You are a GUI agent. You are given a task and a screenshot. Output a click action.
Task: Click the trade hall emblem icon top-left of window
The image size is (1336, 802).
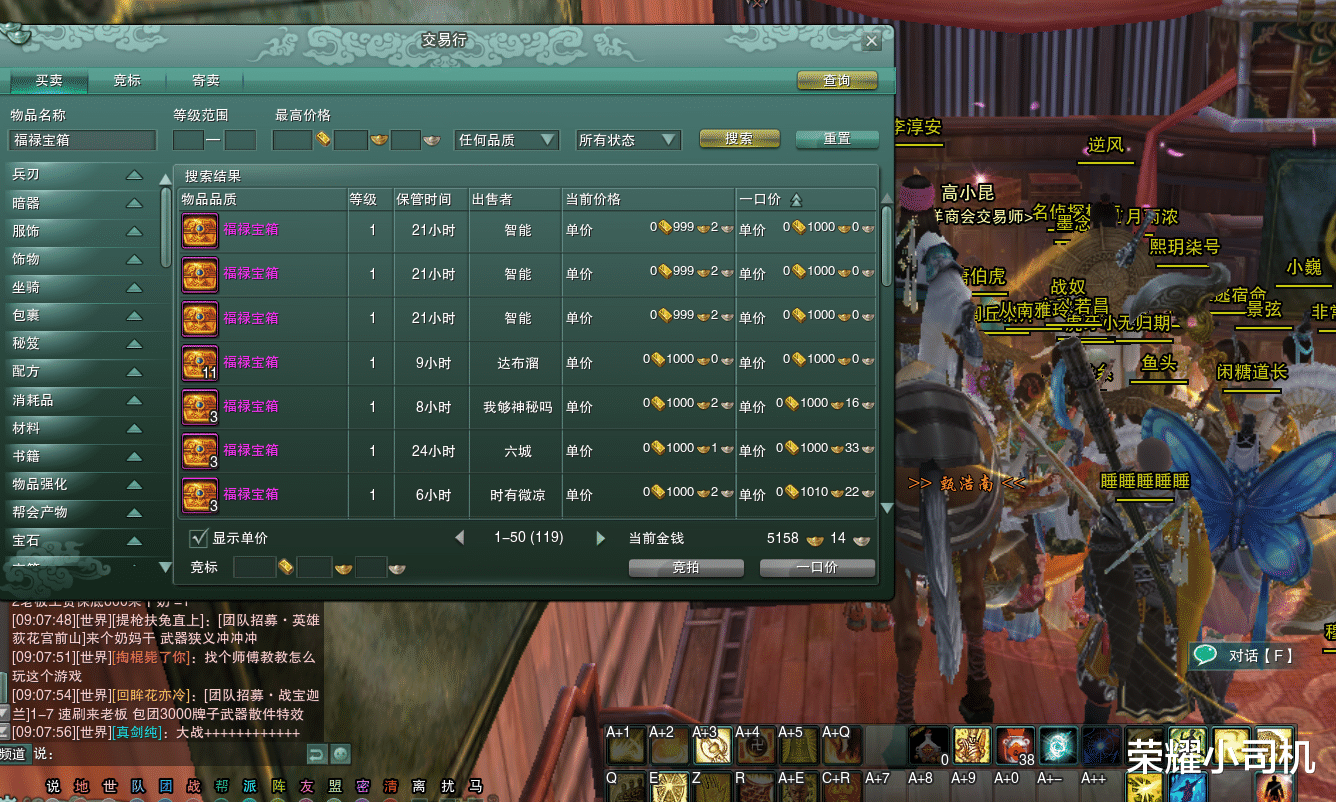point(18,35)
